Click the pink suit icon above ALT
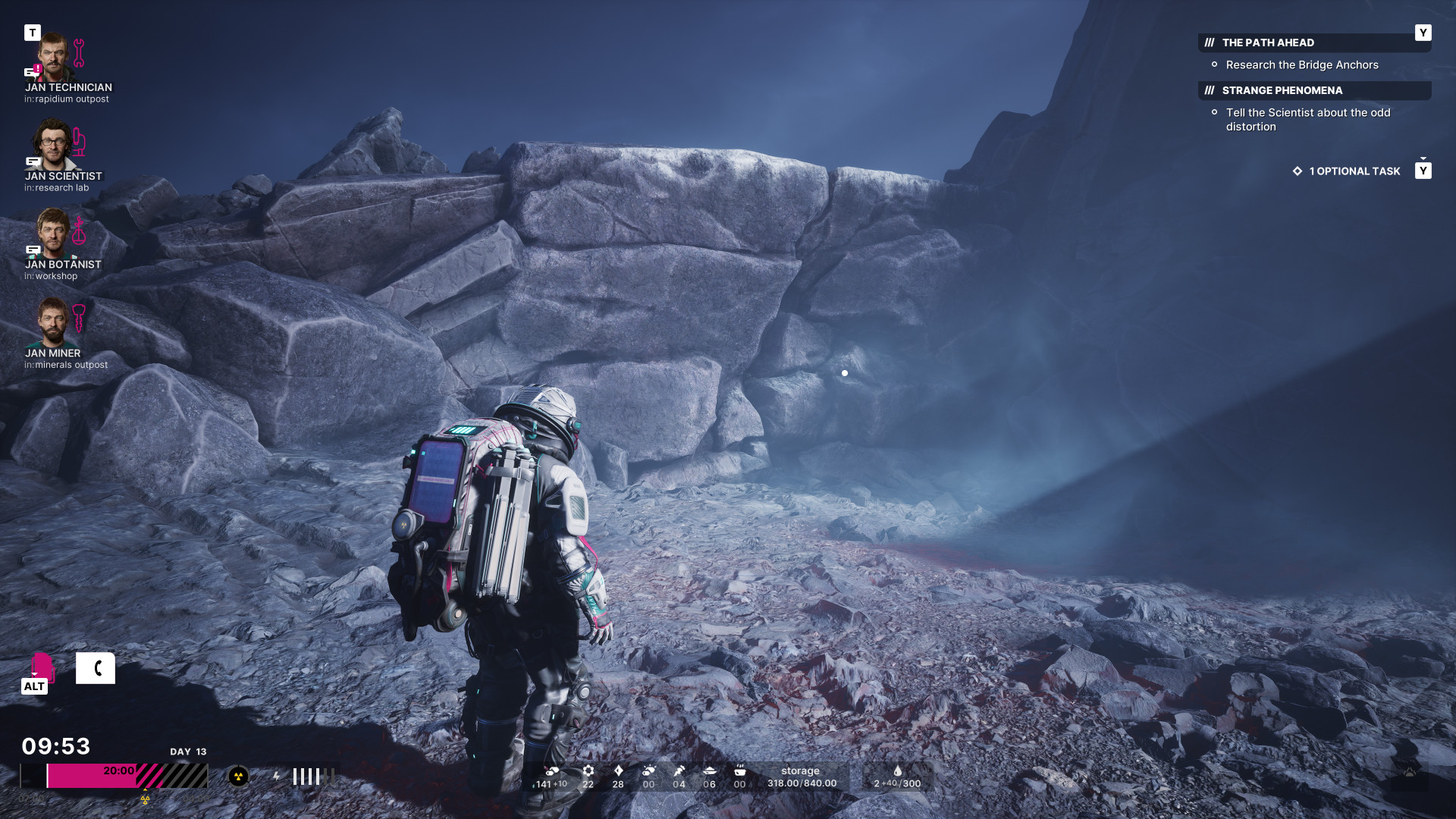Viewport: 1456px width, 819px height. (x=41, y=666)
